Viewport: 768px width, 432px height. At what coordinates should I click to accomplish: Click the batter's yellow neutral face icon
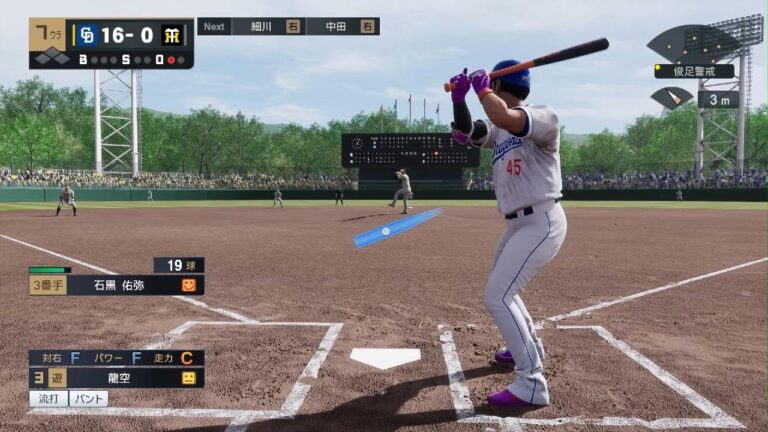click(x=189, y=378)
